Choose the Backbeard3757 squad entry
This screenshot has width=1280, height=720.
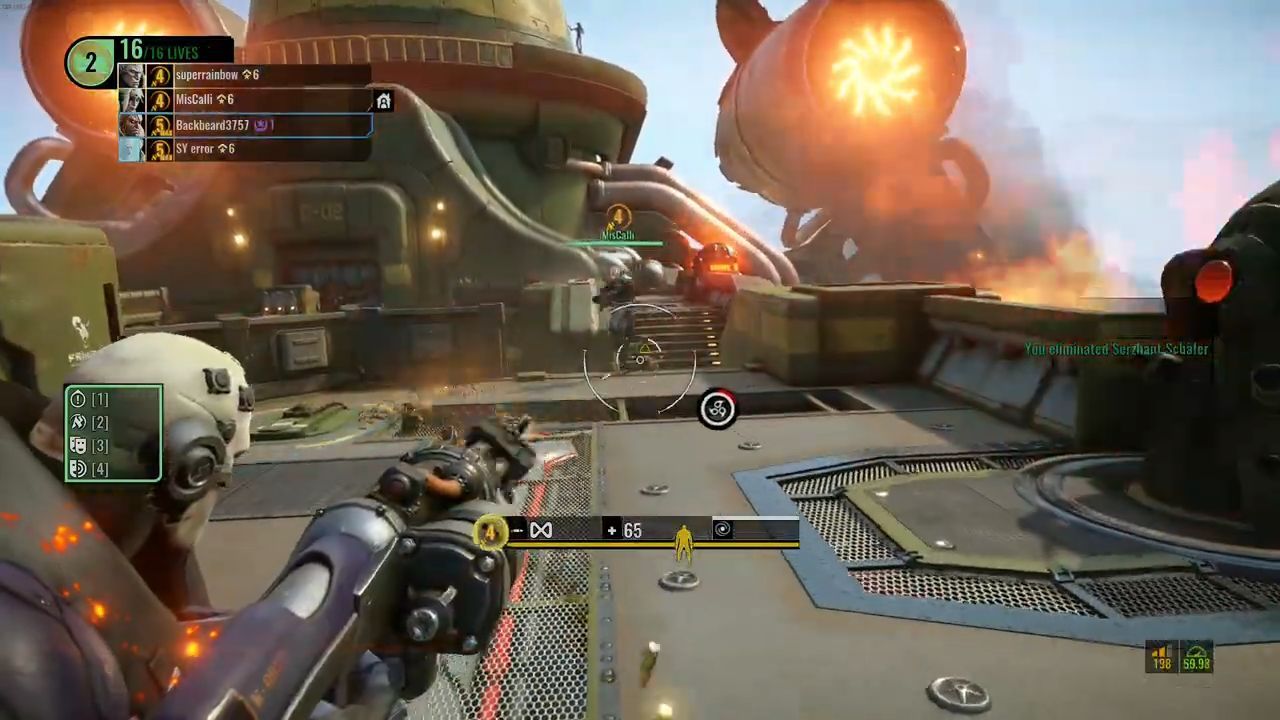245,125
